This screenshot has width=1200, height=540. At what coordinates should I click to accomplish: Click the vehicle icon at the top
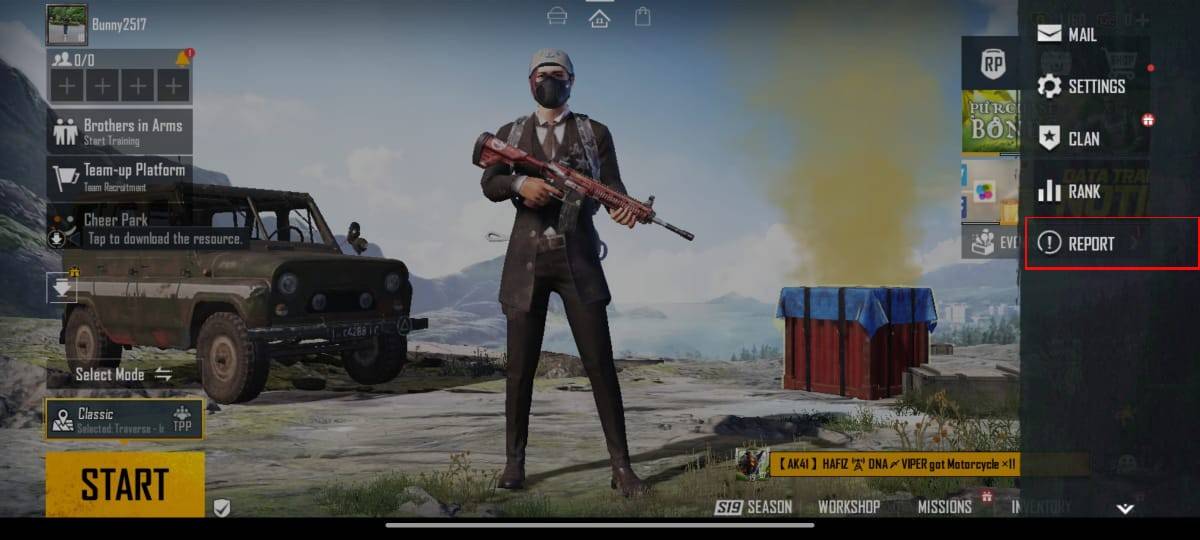pos(557,17)
